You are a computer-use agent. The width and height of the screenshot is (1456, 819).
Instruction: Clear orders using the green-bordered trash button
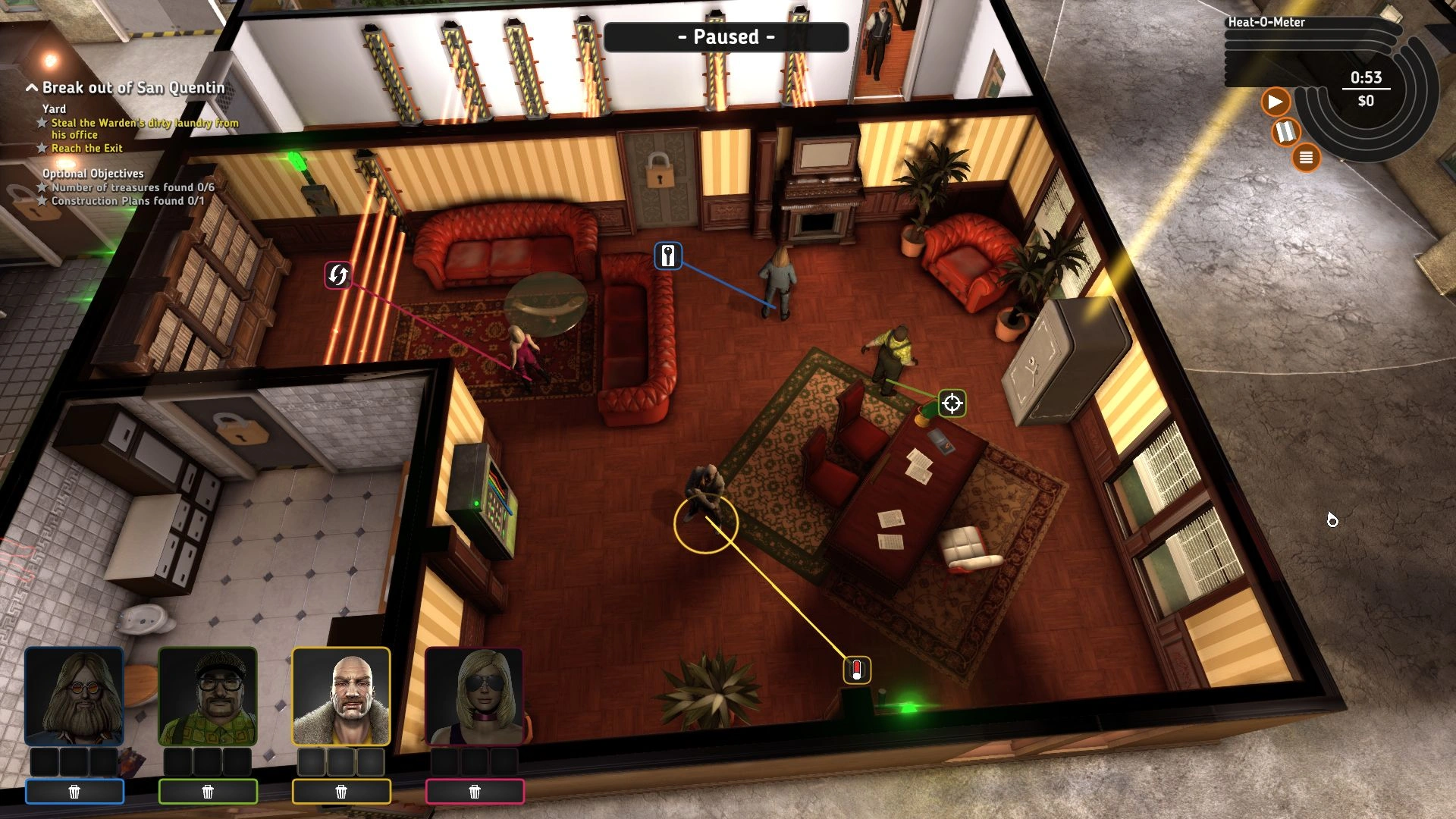click(x=208, y=792)
